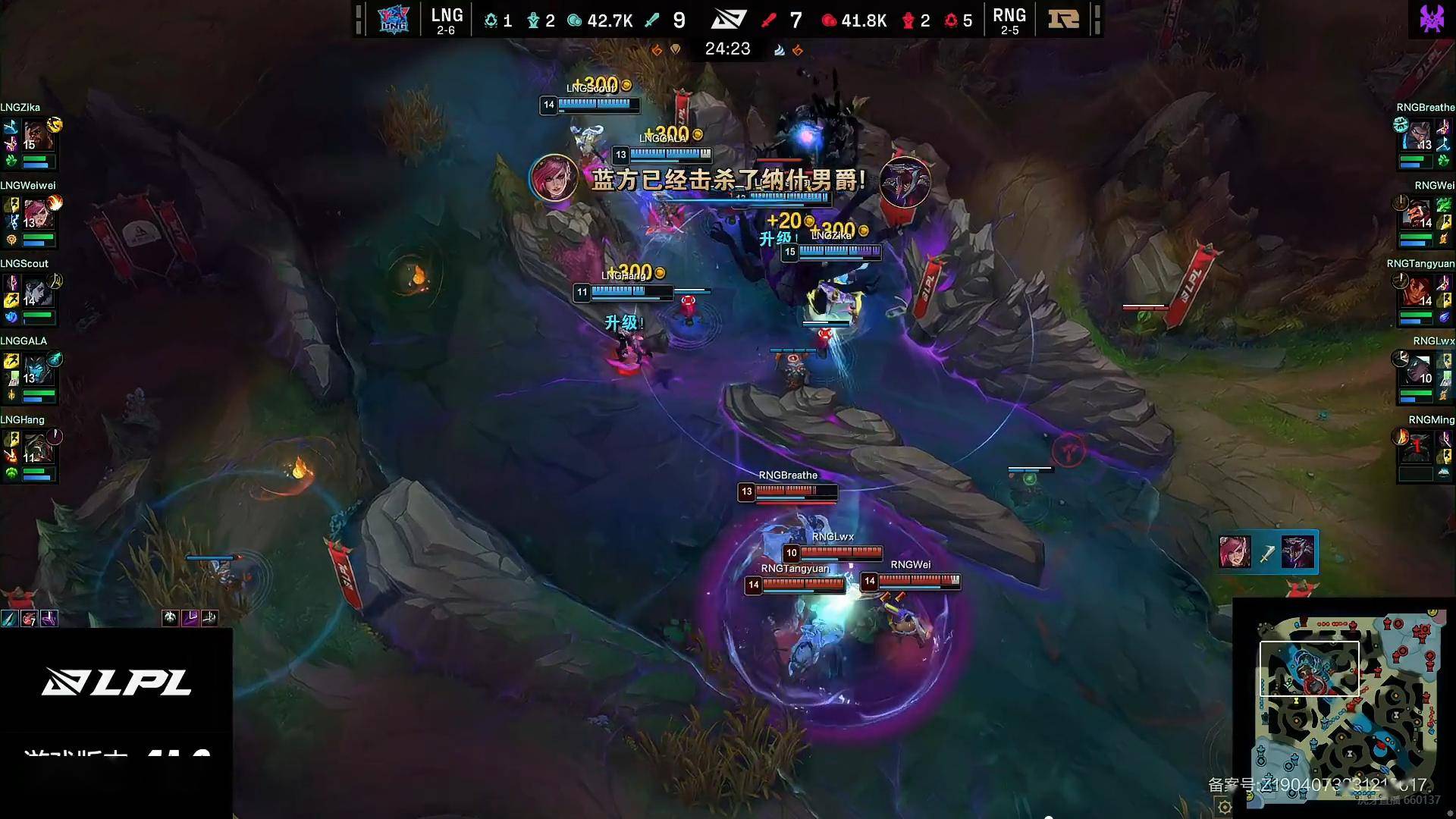Viewport: 1456px width, 819px height.
Task: Choose LNGGALA's champion portrait
Action: [36, 371]
